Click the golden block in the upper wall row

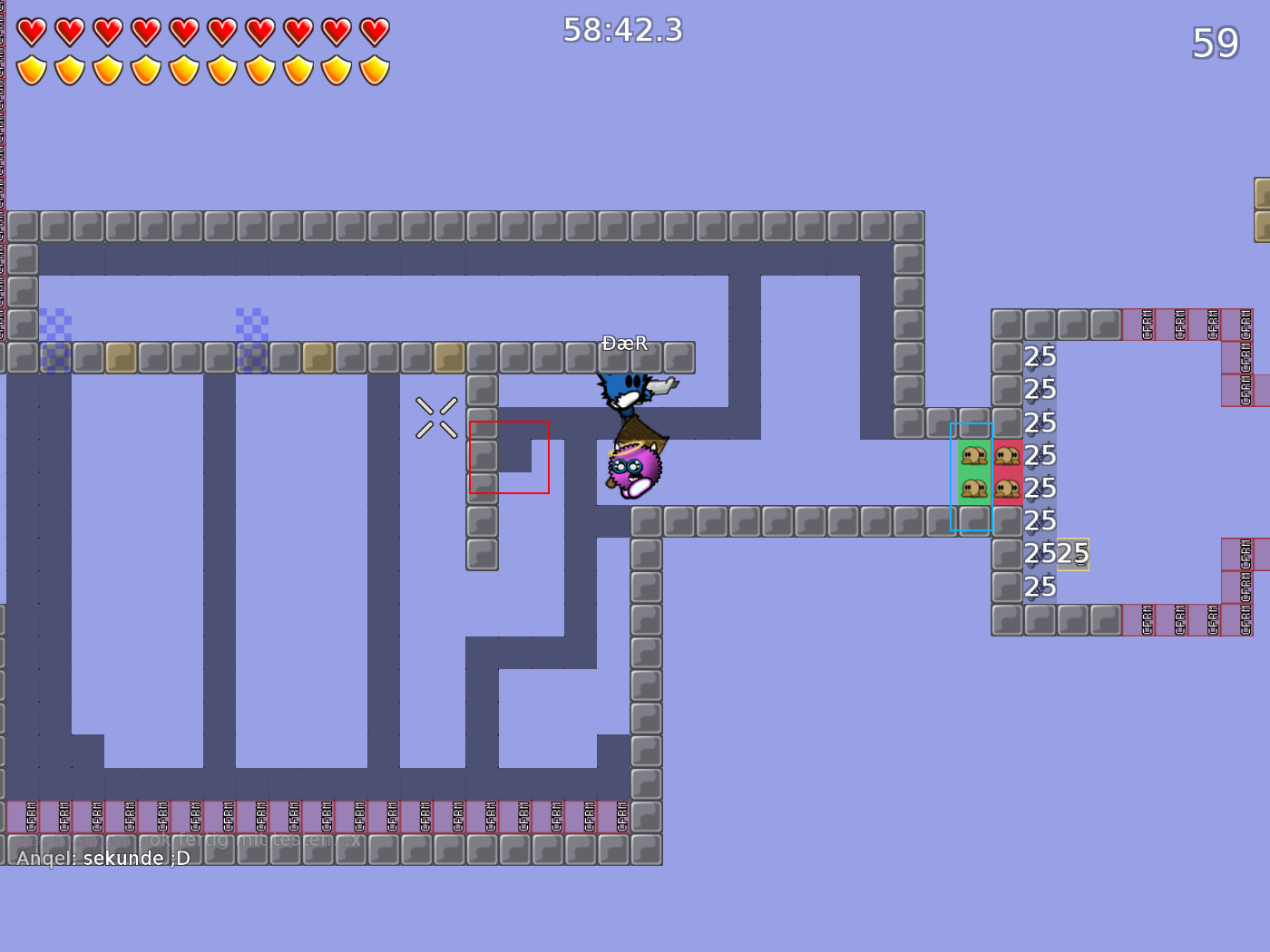pyautogui.click(x=122, y=357)
